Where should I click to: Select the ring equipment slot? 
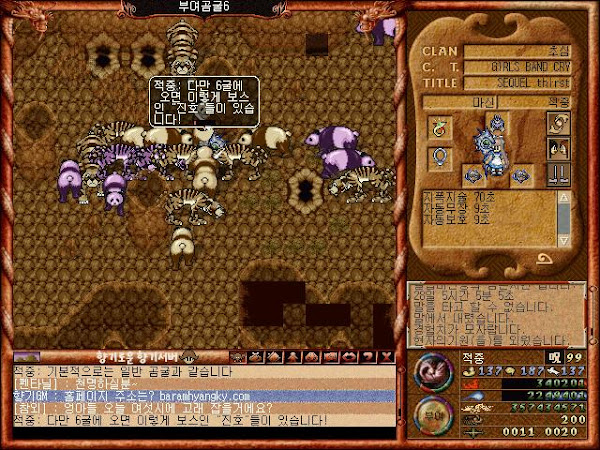(x=438, y=124)
